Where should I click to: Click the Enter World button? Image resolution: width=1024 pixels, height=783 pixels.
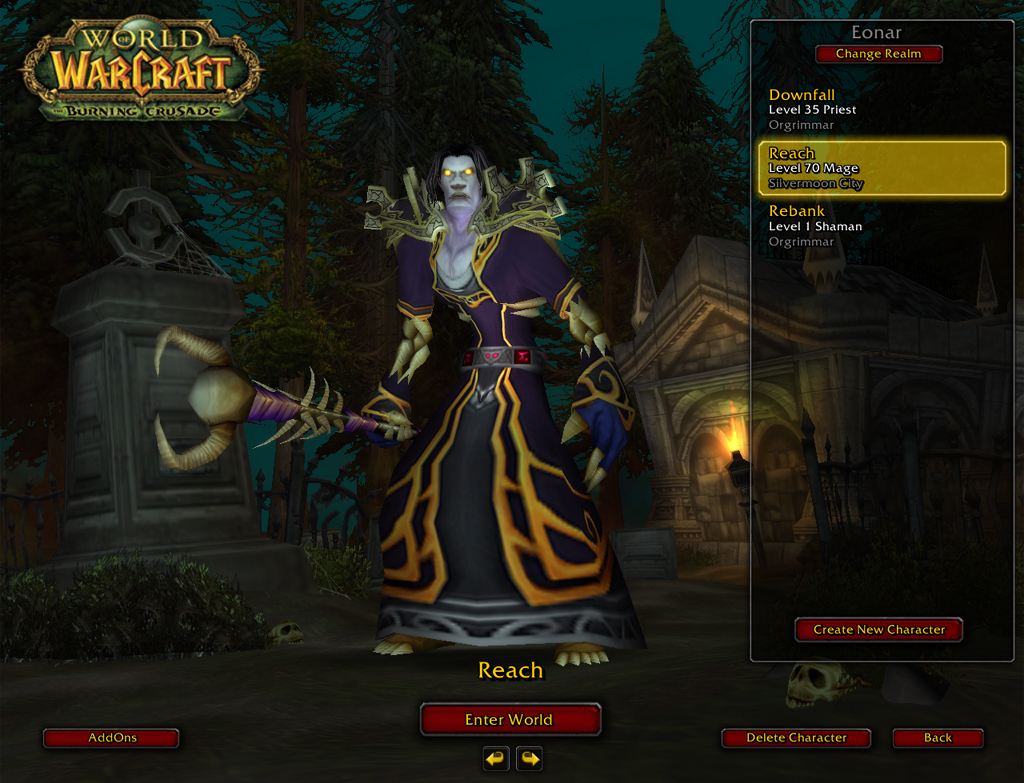(x=510, y=720)
